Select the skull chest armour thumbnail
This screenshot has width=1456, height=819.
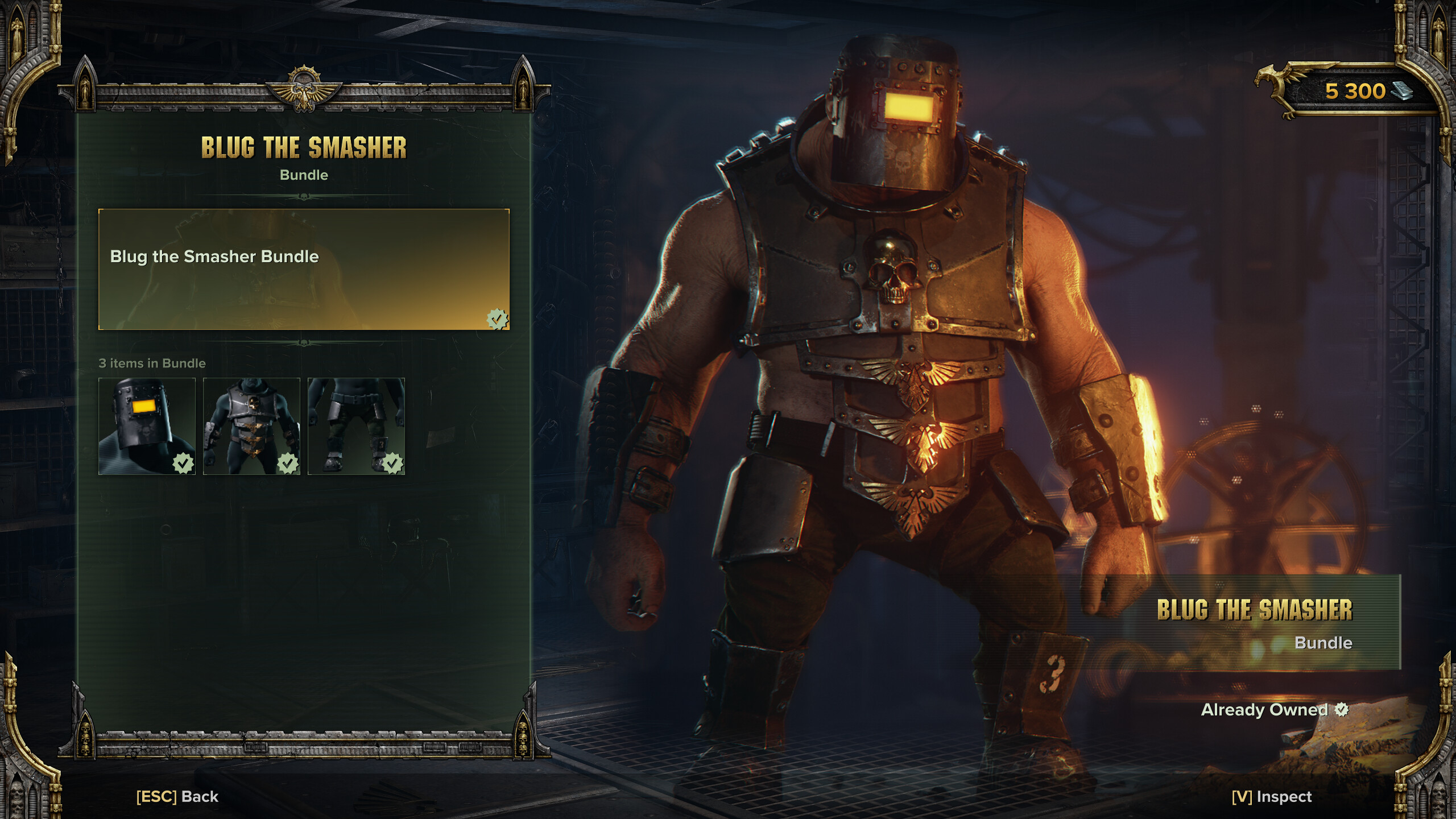click(251, 426)
